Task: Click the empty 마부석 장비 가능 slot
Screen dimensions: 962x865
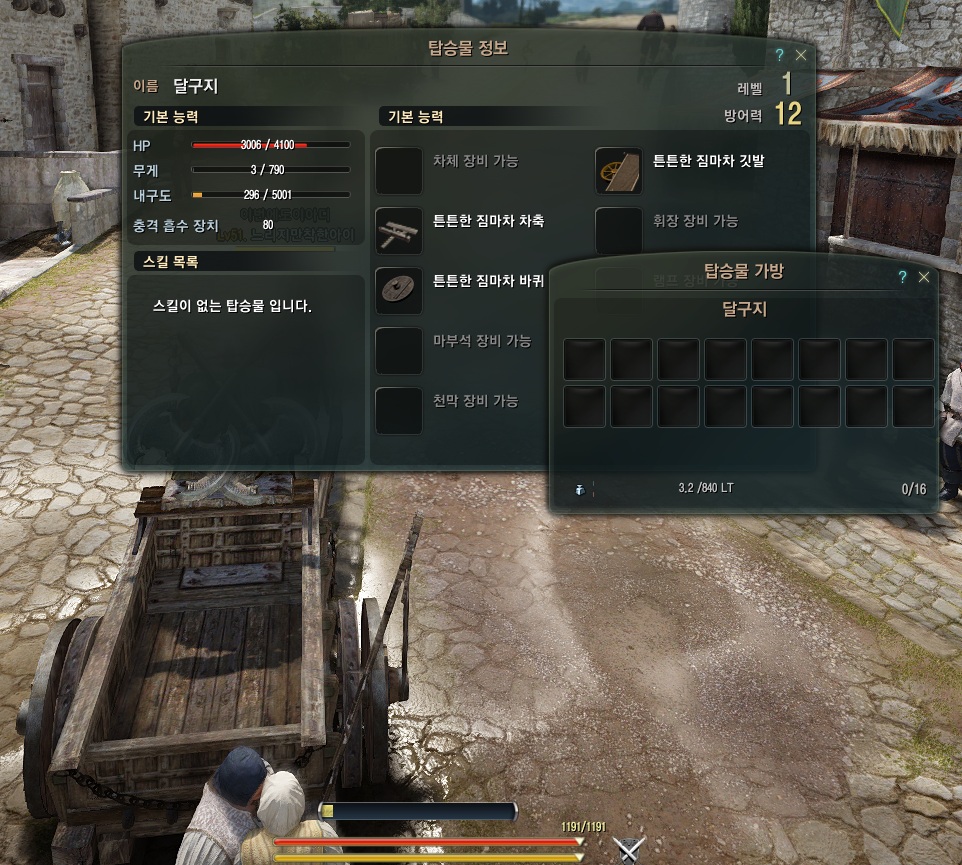Action: pyautogui.click(x=398, y=351)
